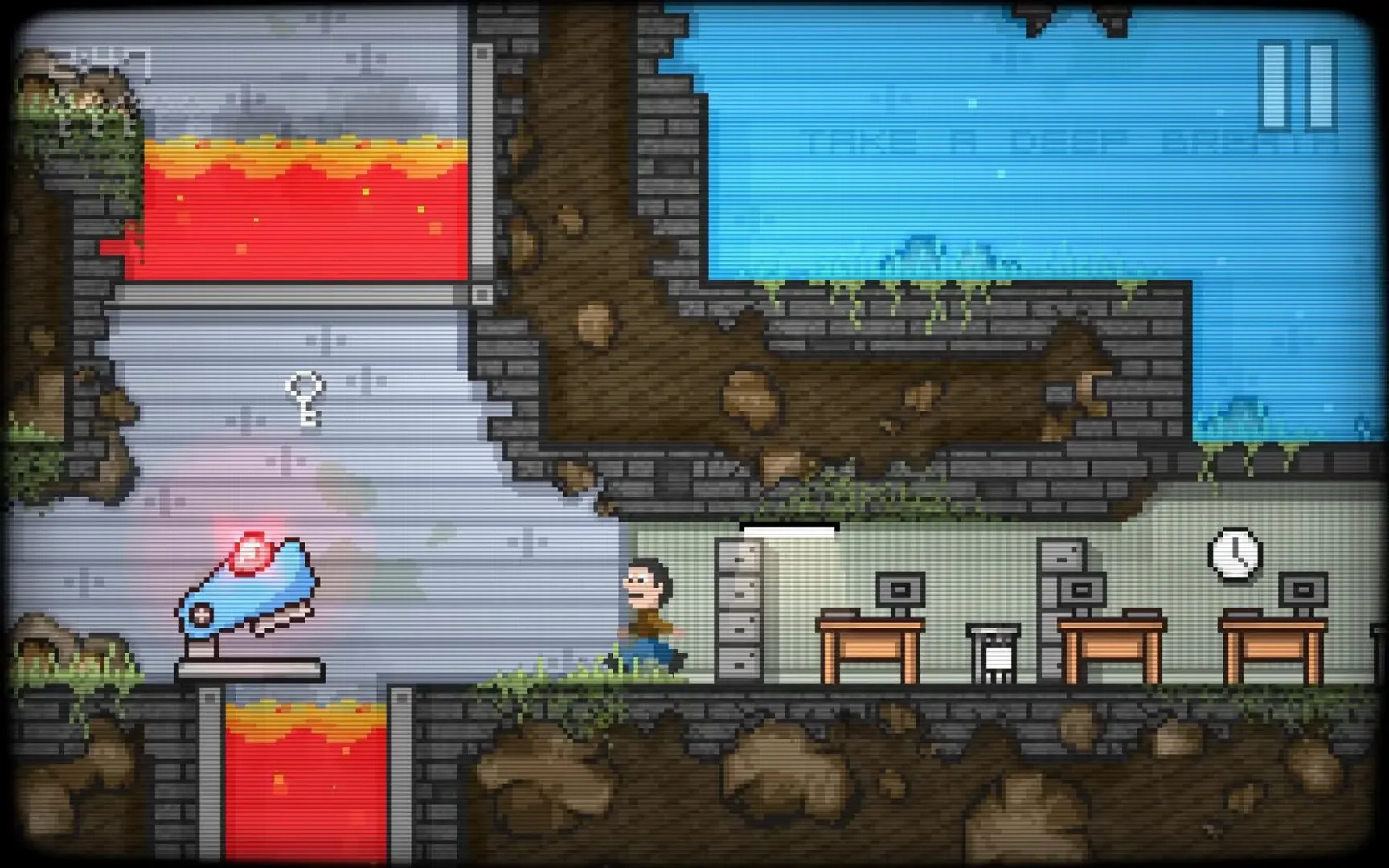Viewport: 1389px width, 868px height.
Task: Click the rightmost desk computer
Action: tap(1302, 591)
